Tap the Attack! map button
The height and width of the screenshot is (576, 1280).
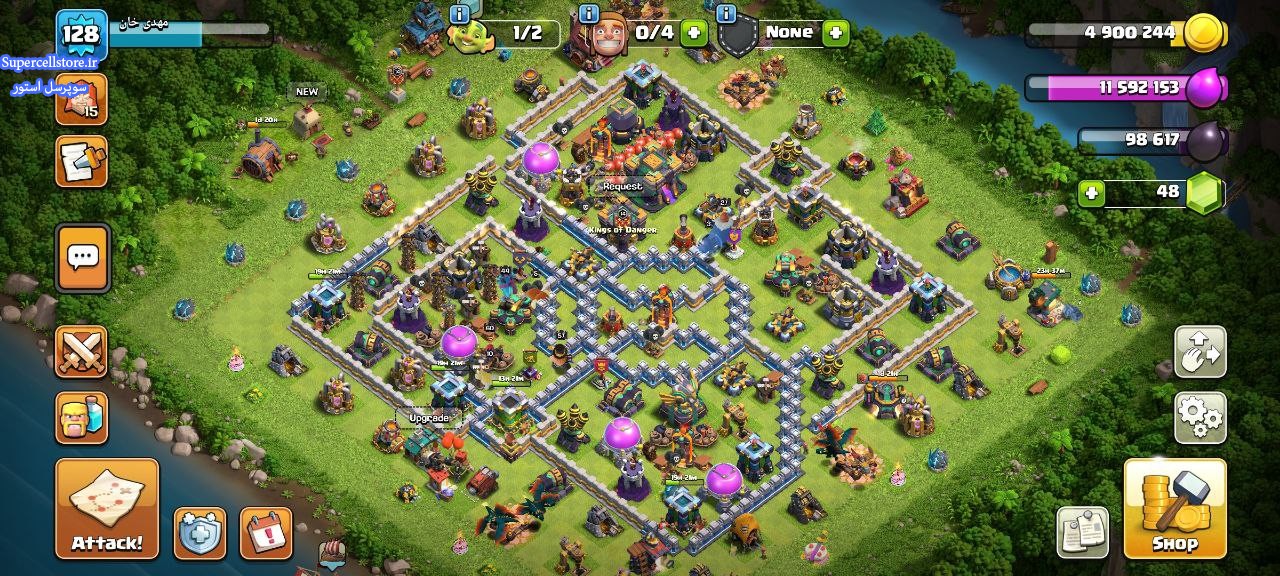click(107, 508)
